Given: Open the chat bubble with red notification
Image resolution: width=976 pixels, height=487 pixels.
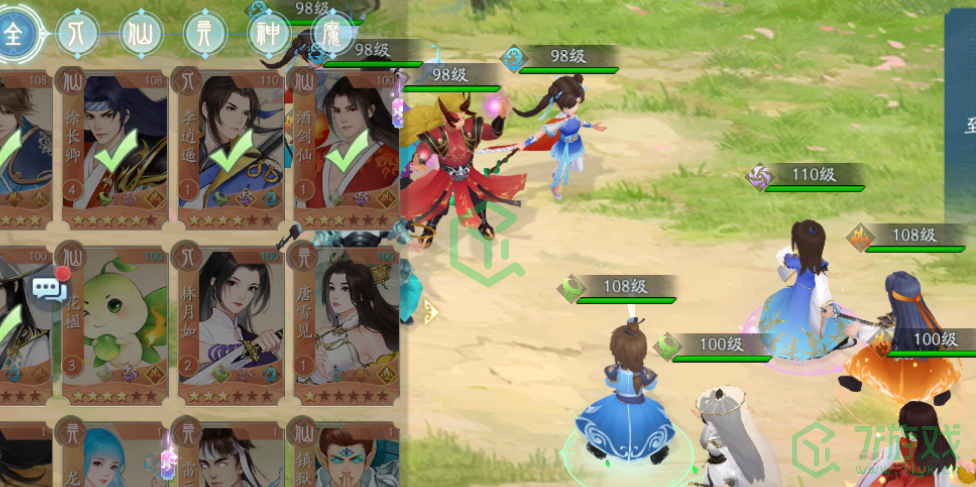Looking at the screenshot, I should coord(50,289).
